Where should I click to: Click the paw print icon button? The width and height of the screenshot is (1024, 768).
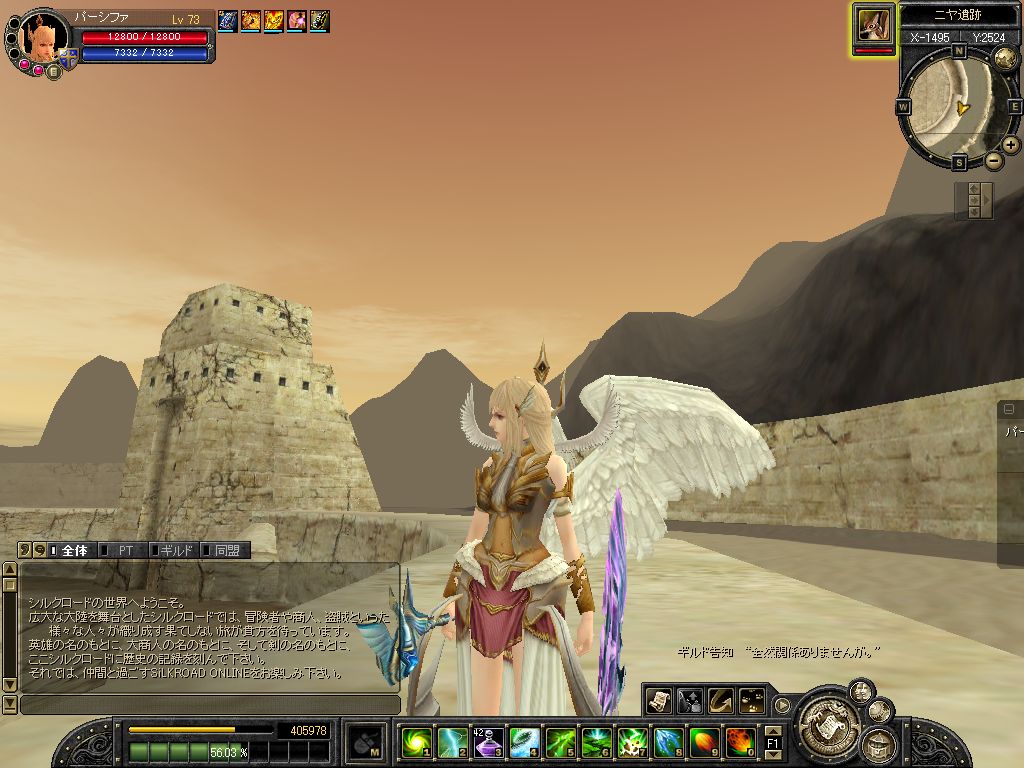(752, 701)
